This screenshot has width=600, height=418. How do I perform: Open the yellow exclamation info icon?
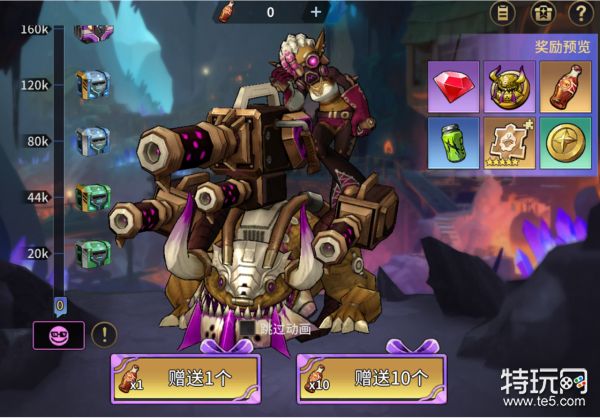104,335
